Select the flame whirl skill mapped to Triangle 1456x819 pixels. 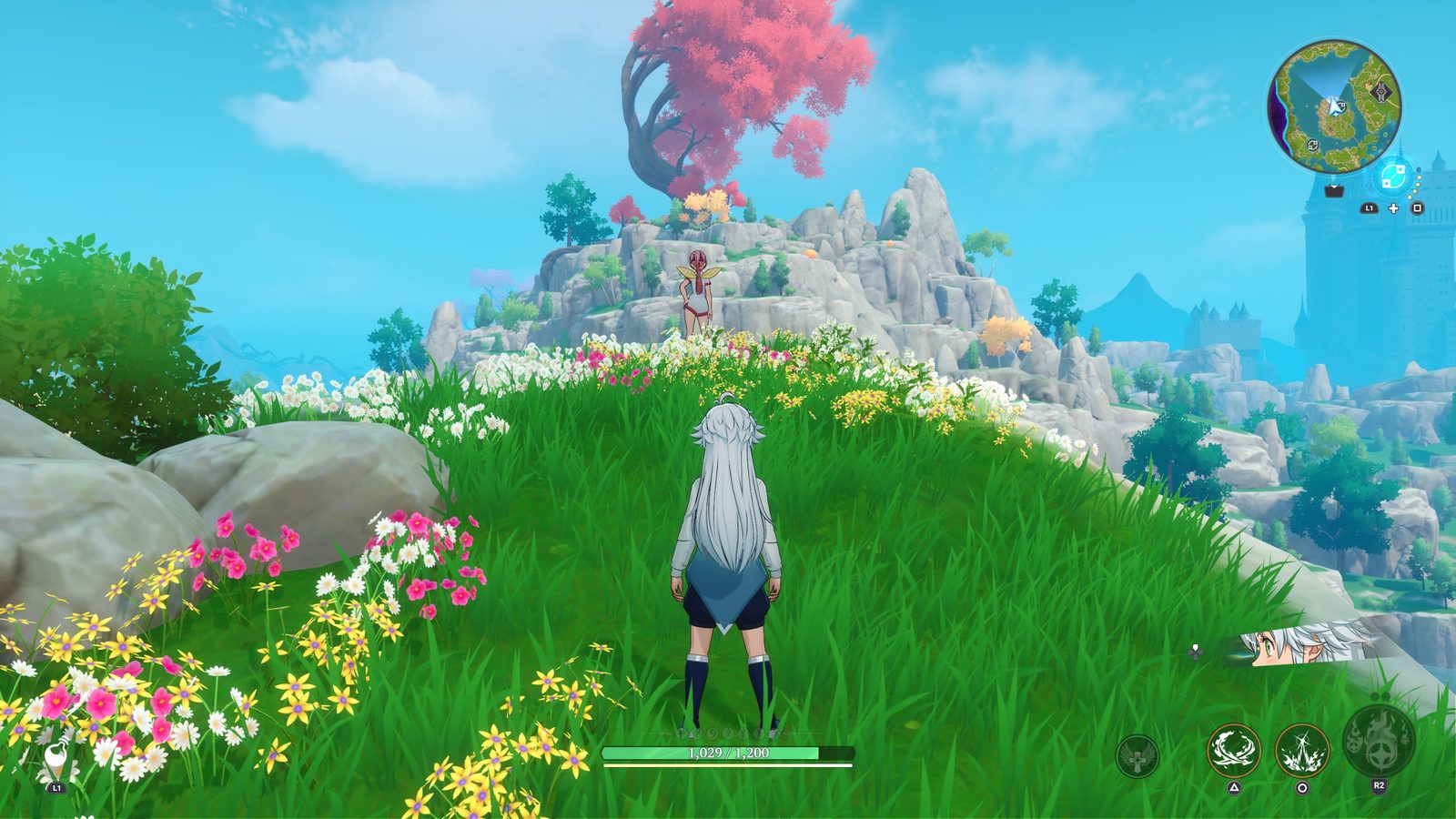1233,750
